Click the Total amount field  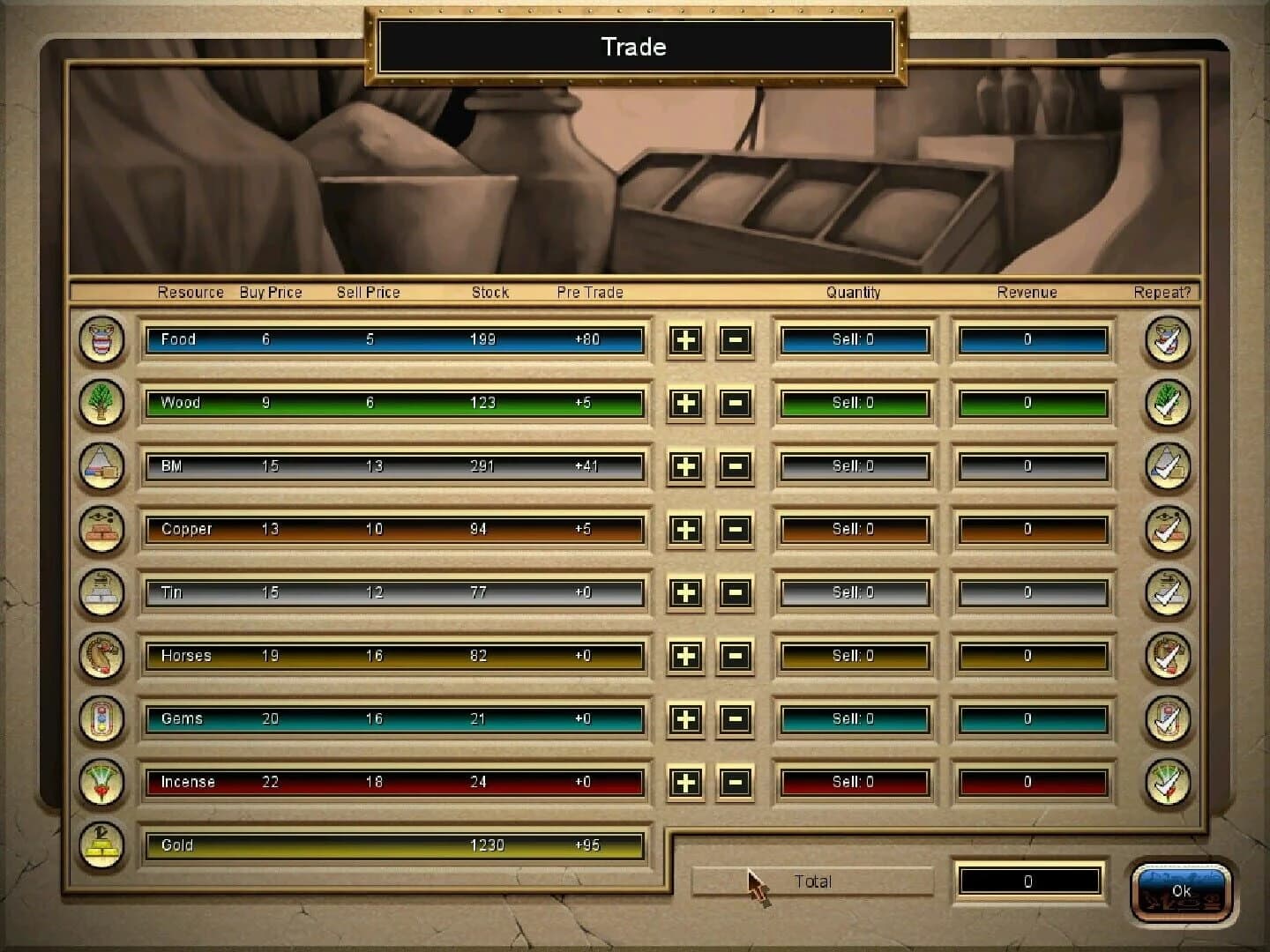click(1030, 881)
